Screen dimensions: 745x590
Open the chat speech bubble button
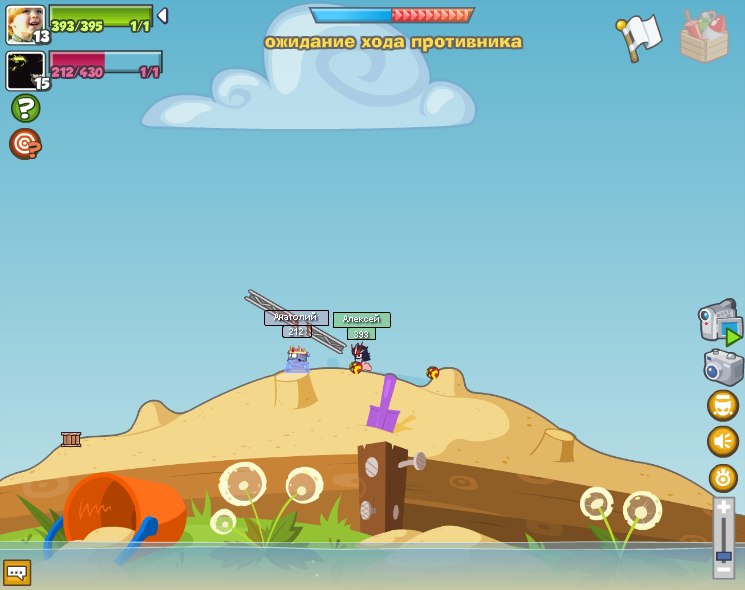click(17, 572)
